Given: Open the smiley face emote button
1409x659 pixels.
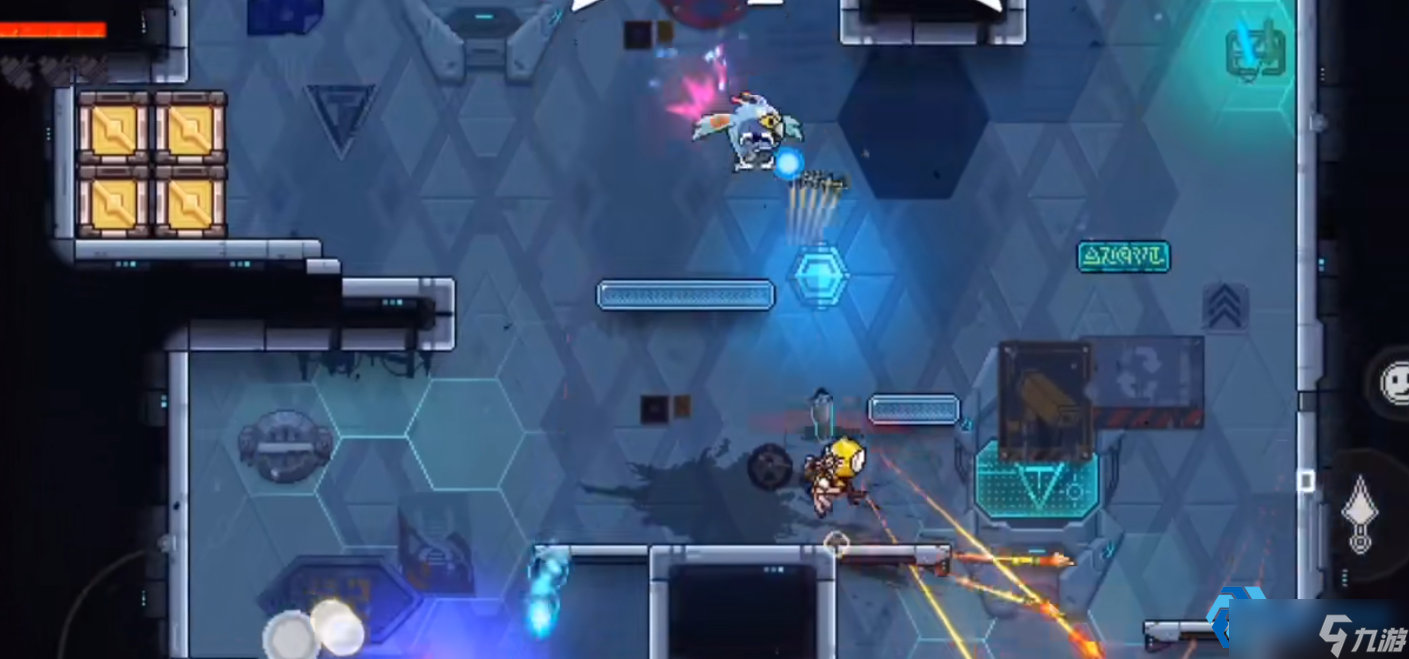Looking at the screenshot, I should tap(1394, 382).
